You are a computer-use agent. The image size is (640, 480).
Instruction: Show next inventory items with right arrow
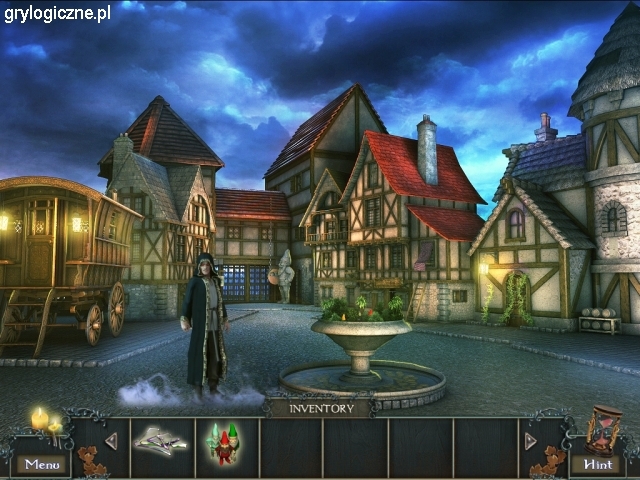(530, 441)
